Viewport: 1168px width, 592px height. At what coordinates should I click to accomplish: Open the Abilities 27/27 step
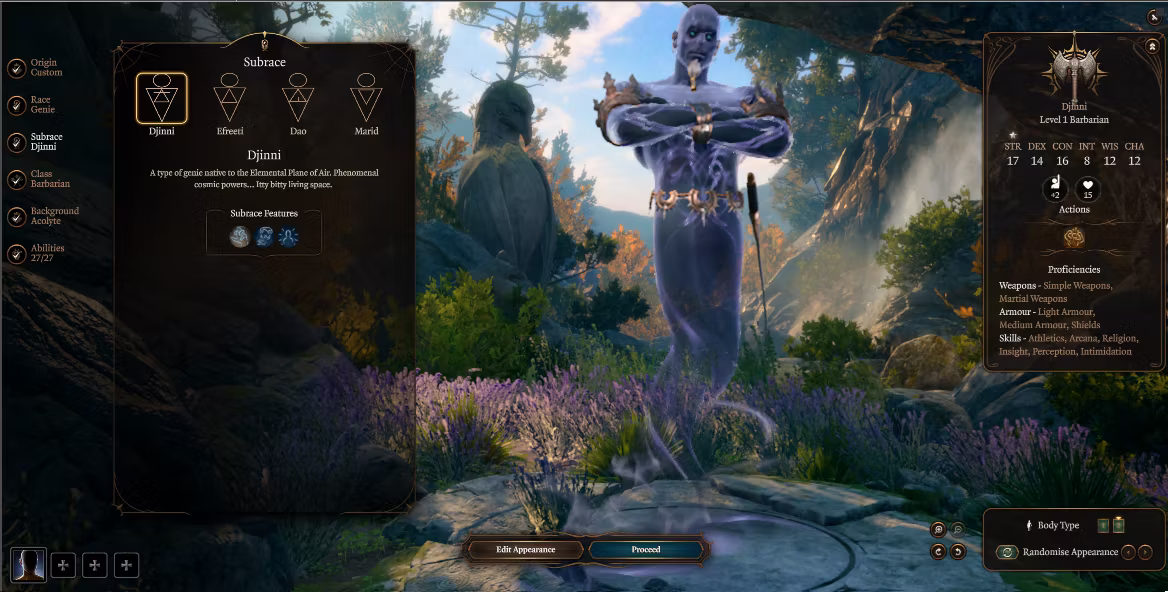[x=17, y=253]
